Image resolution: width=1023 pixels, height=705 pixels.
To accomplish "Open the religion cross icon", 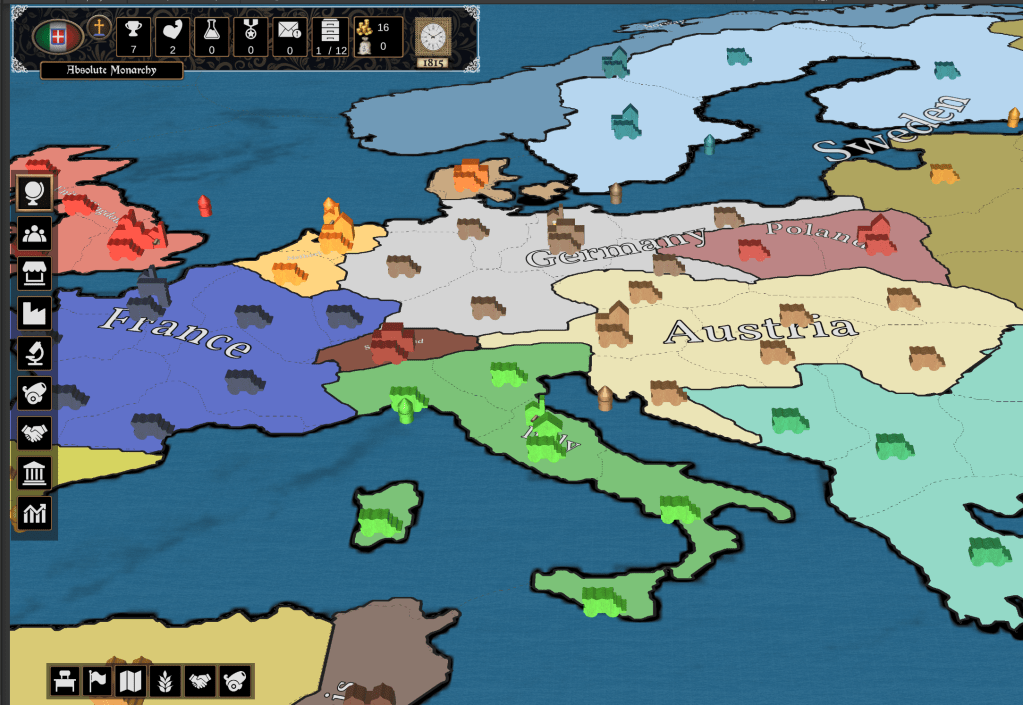I will tap(98, 27).
